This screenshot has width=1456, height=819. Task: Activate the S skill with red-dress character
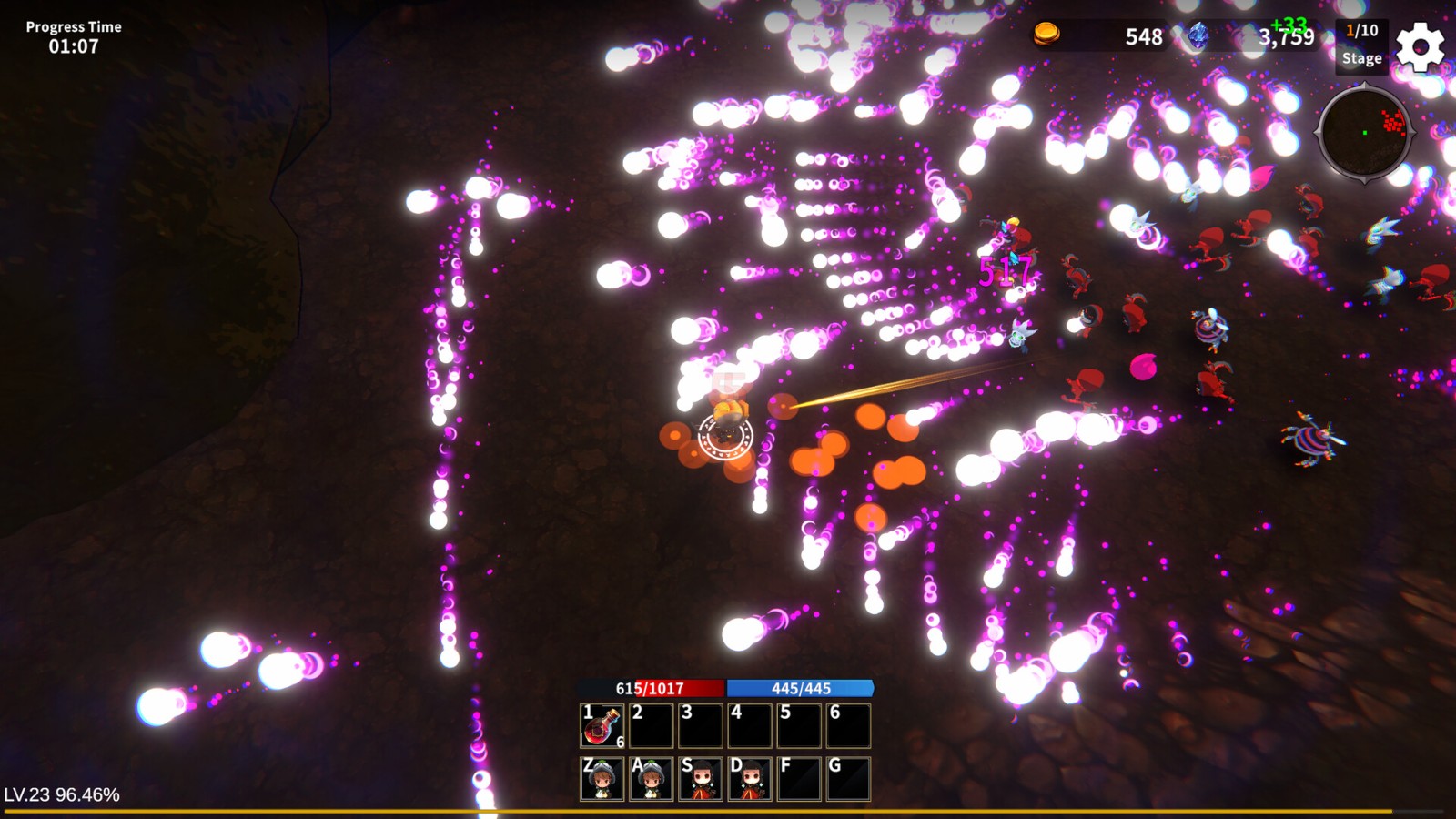point(701,779)
